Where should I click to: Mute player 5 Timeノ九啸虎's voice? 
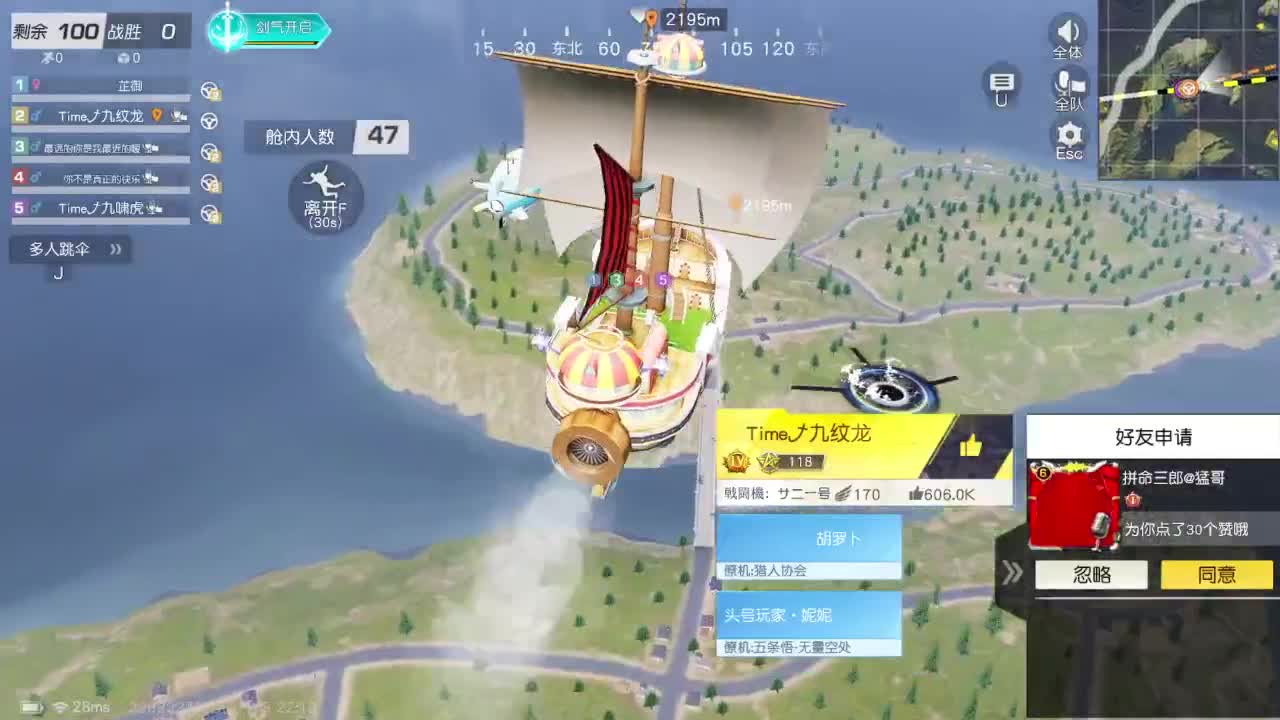155,208
